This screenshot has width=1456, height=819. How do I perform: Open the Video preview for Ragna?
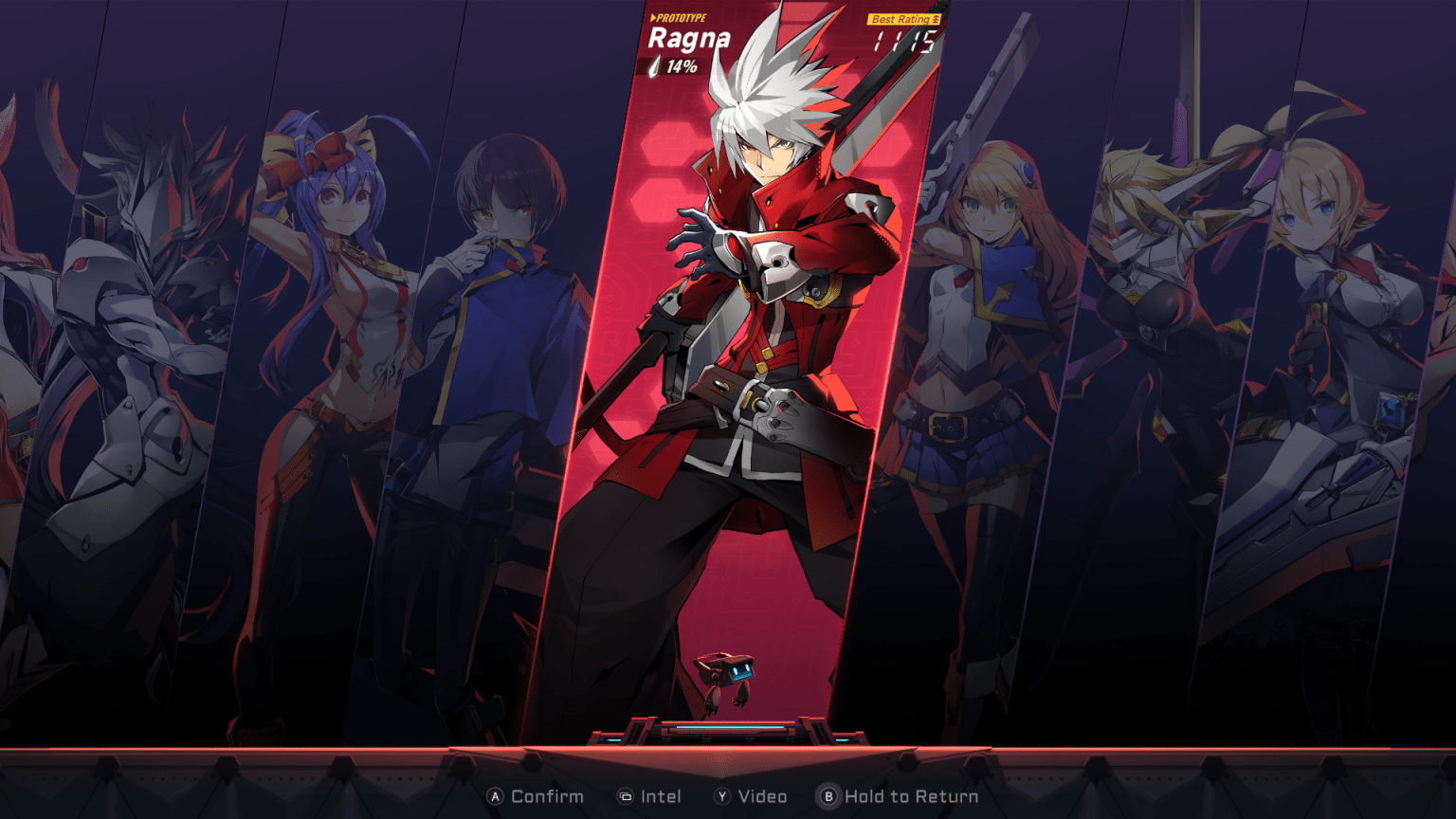coord(755,797)
